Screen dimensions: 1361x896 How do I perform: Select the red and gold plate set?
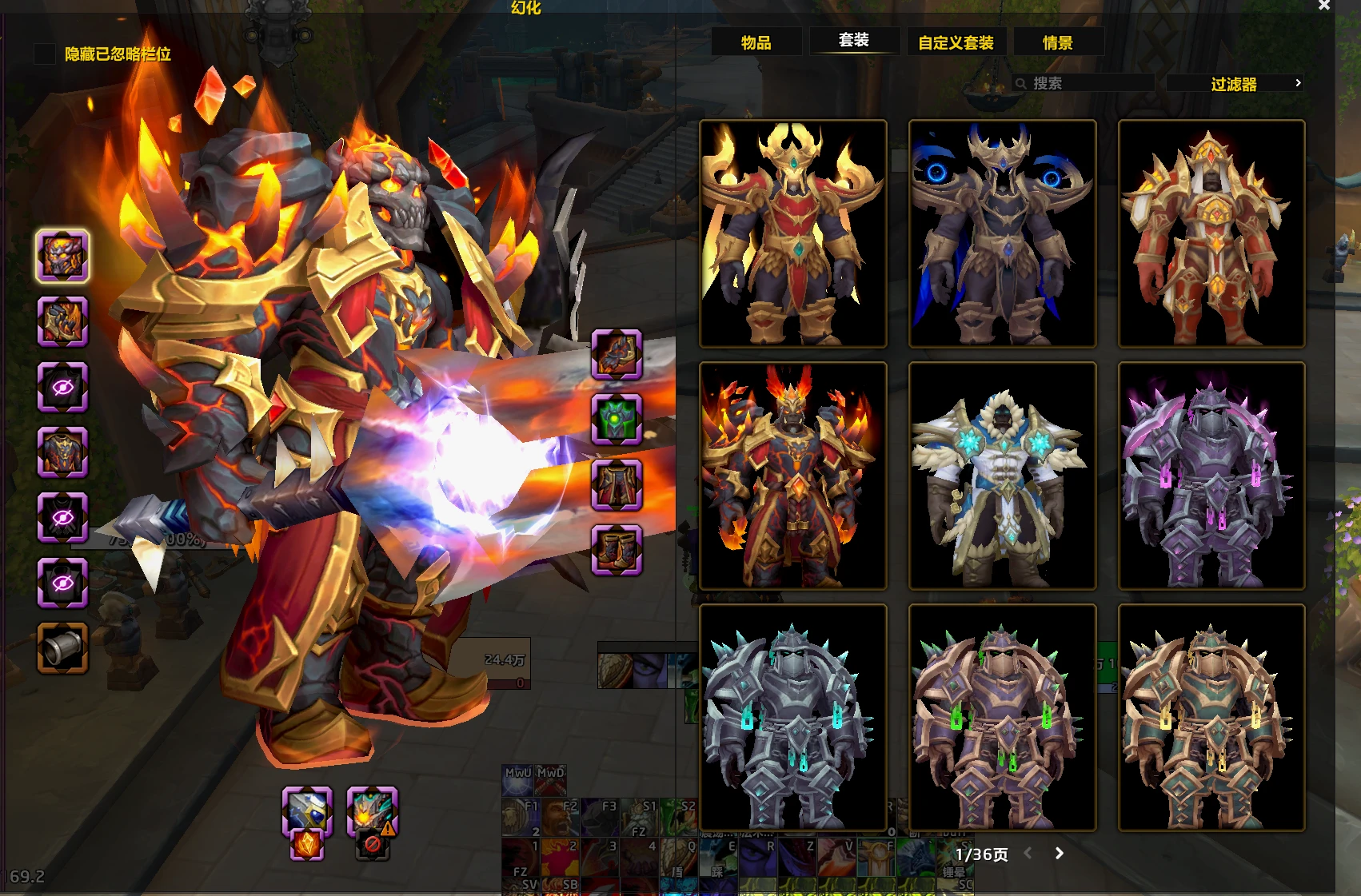tap(1211, 233)
